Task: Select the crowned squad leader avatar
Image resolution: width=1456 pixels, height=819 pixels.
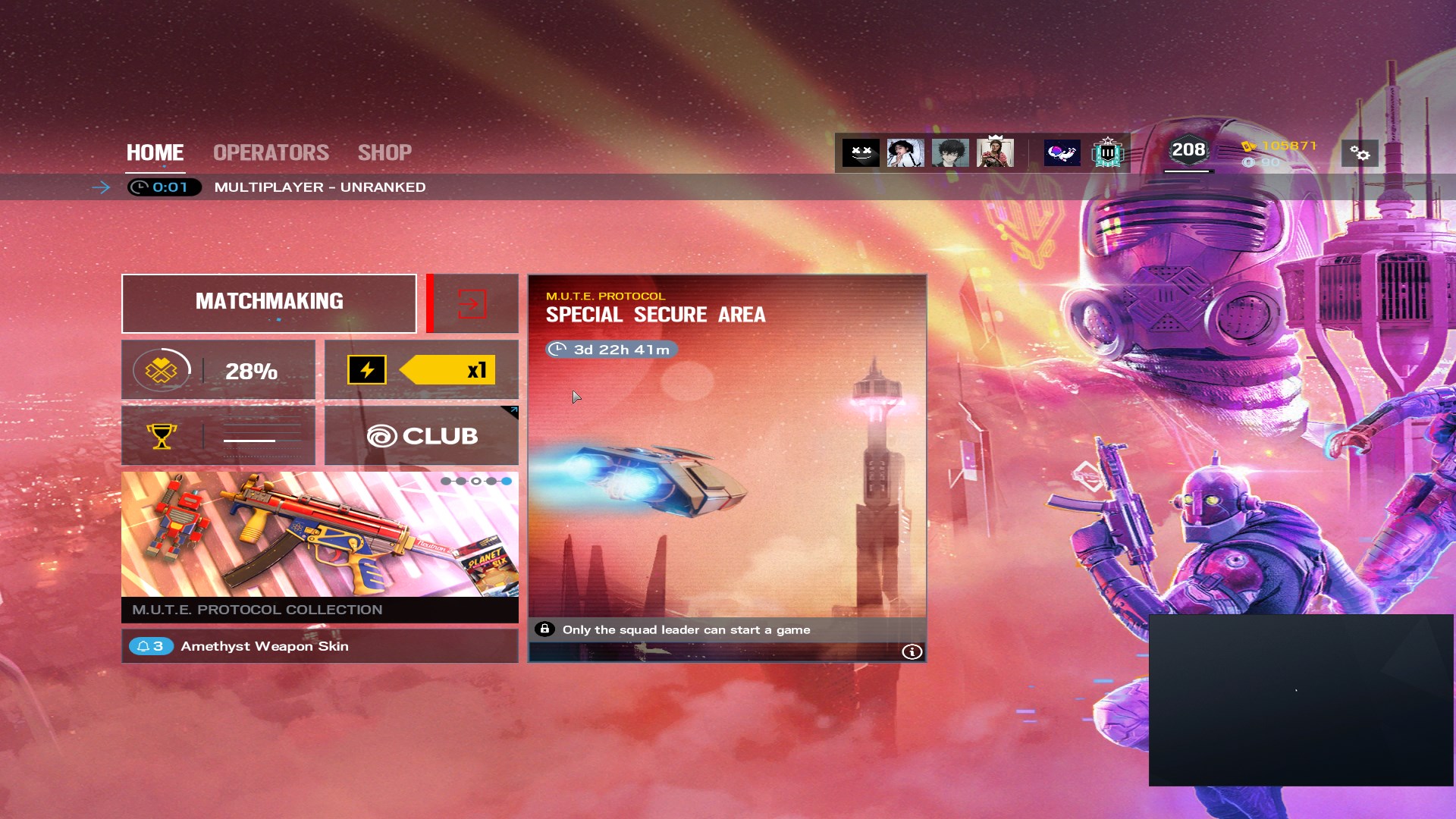Action: coord(995,152)
